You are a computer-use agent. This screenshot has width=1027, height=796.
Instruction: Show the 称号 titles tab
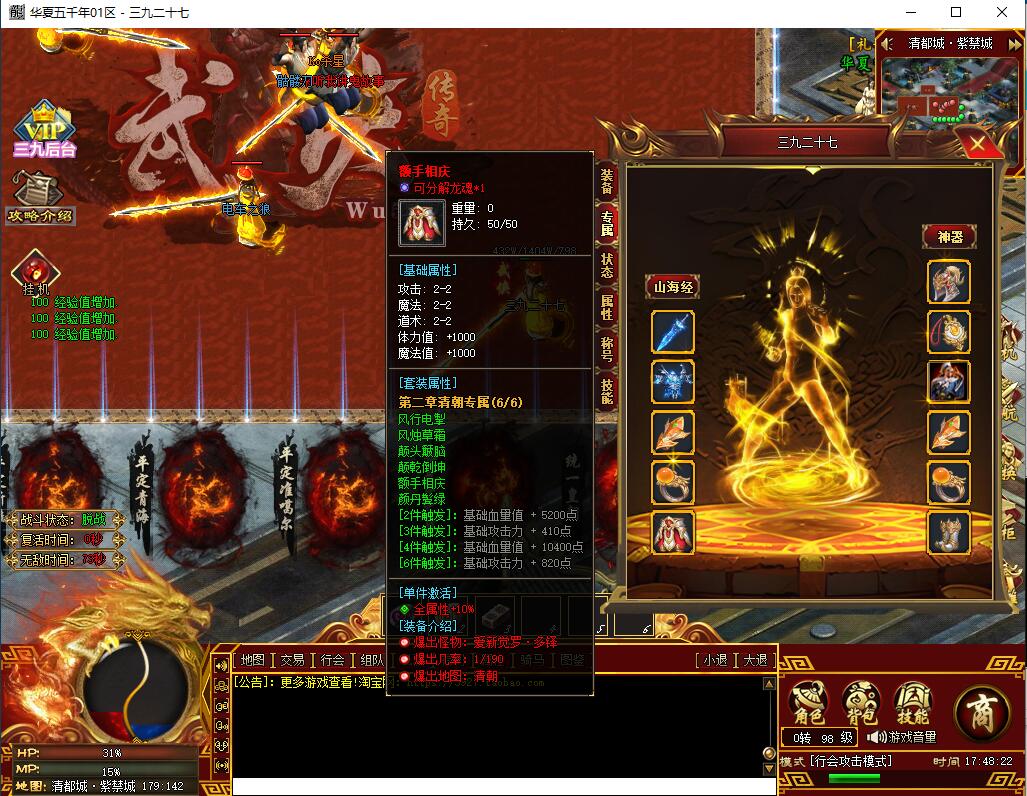(x=607, y=349)
